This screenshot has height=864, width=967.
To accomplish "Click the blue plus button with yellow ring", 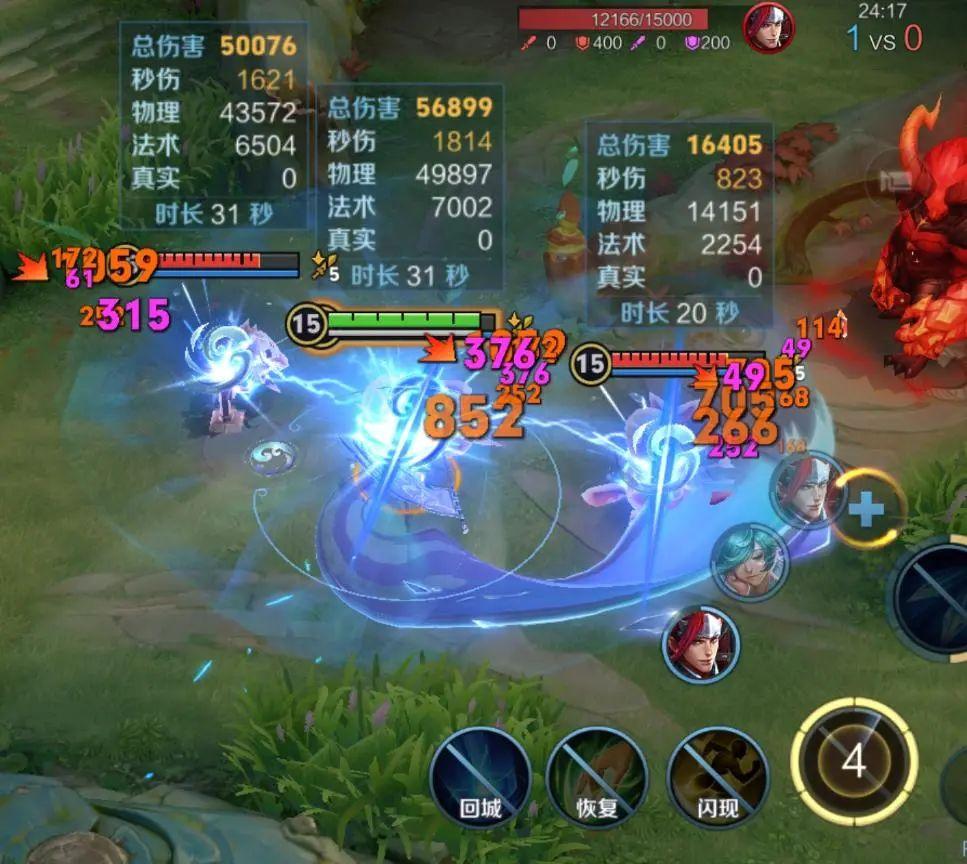I will pos(866,509).
